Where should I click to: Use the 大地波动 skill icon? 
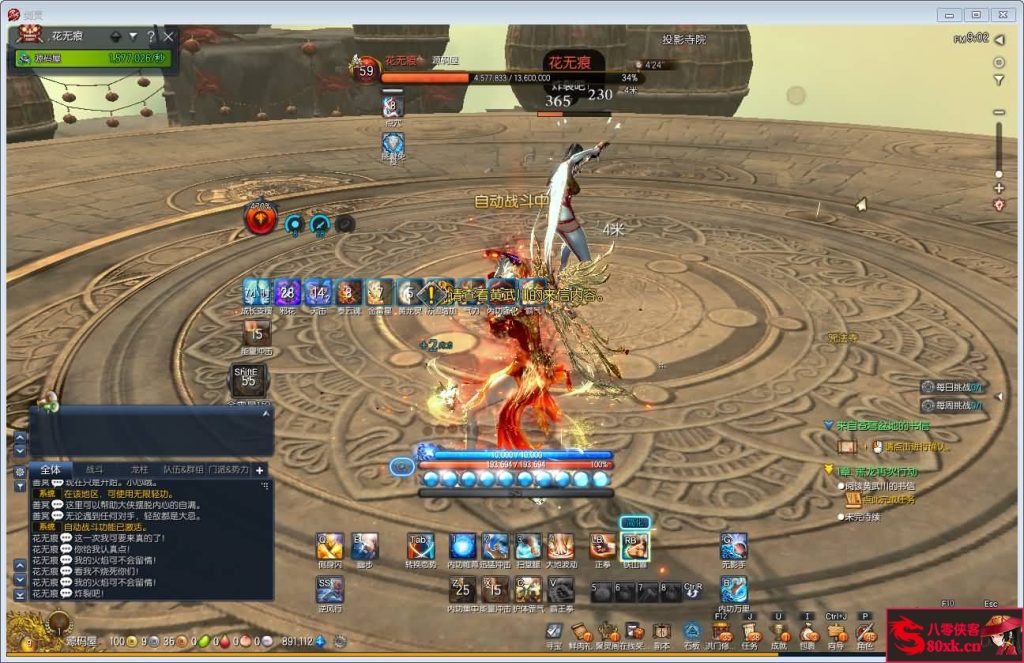pyautogui.click(x=560, y=547)
